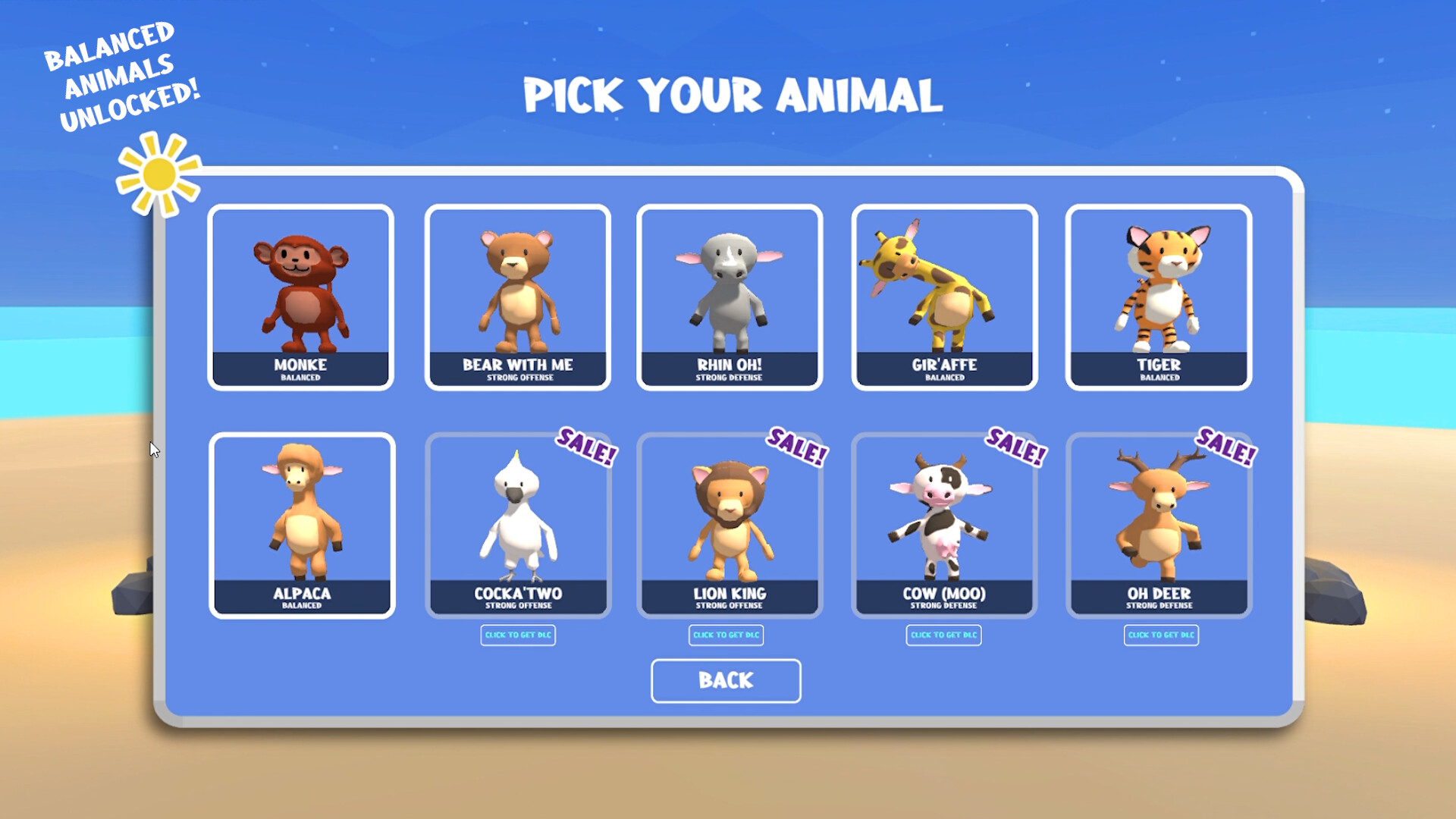Click the SALE badge on Cocka'Two
1456x819 pixels.
pos(584,448)
